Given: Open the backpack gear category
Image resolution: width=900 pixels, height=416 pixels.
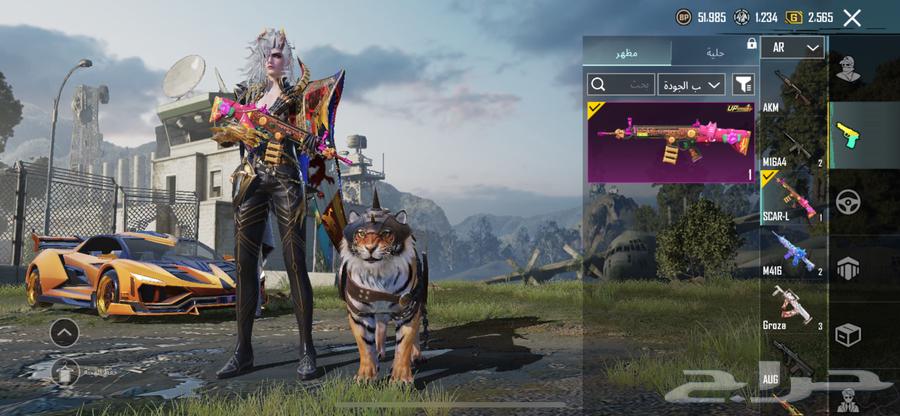Looking at the screenshot, I should tap(847, 267).
